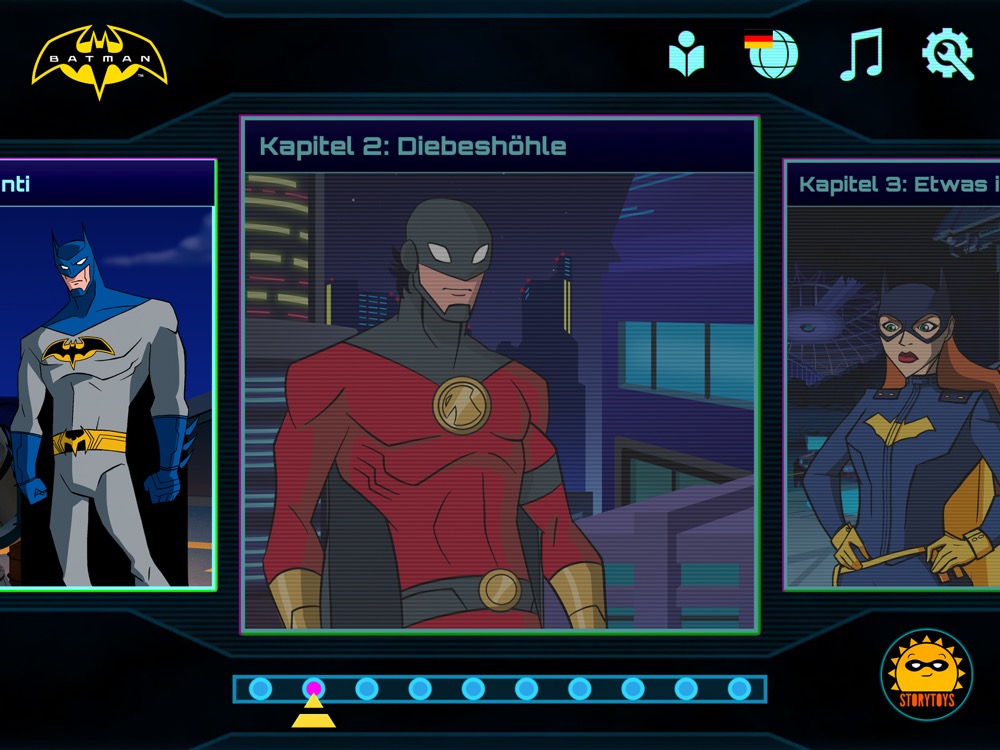Image resolution: width=1000 pixels, height=750 pixels.
Task: Jump to the last chapter dot
Action: tap(739, 688)
